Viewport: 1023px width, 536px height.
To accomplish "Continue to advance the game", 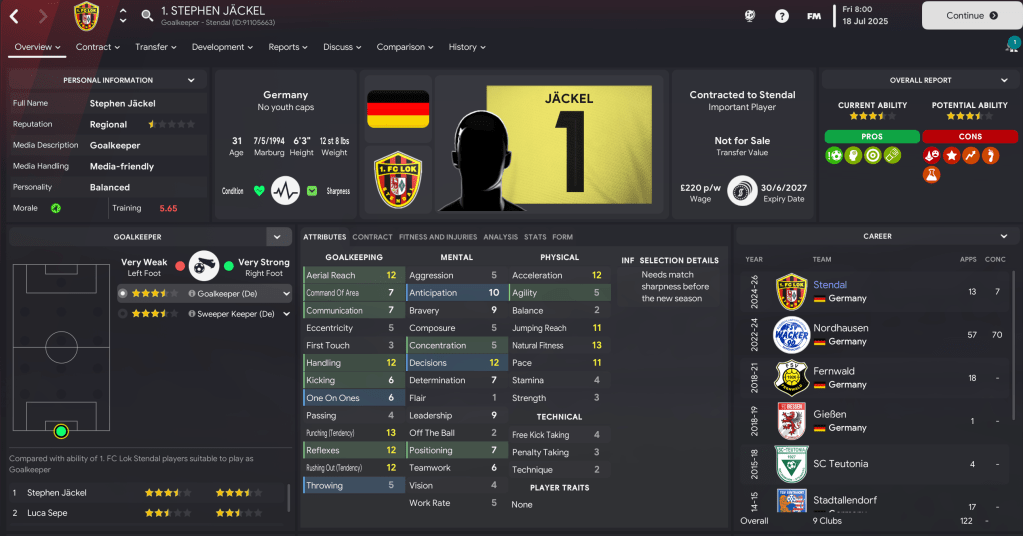I will click(965, 16).
